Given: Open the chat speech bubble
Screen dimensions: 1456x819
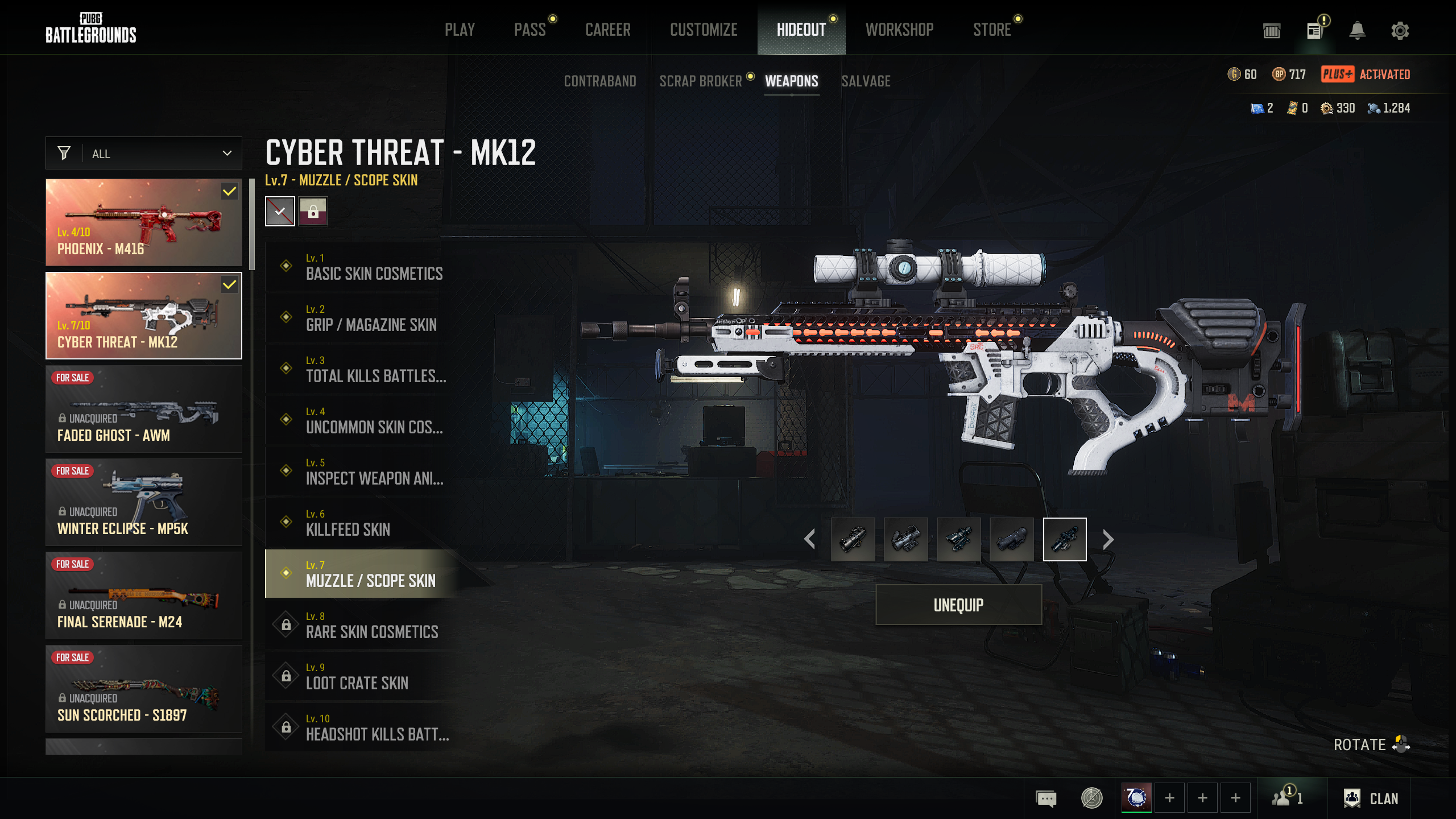Looking at the screenshot, I should point(1046,799).
